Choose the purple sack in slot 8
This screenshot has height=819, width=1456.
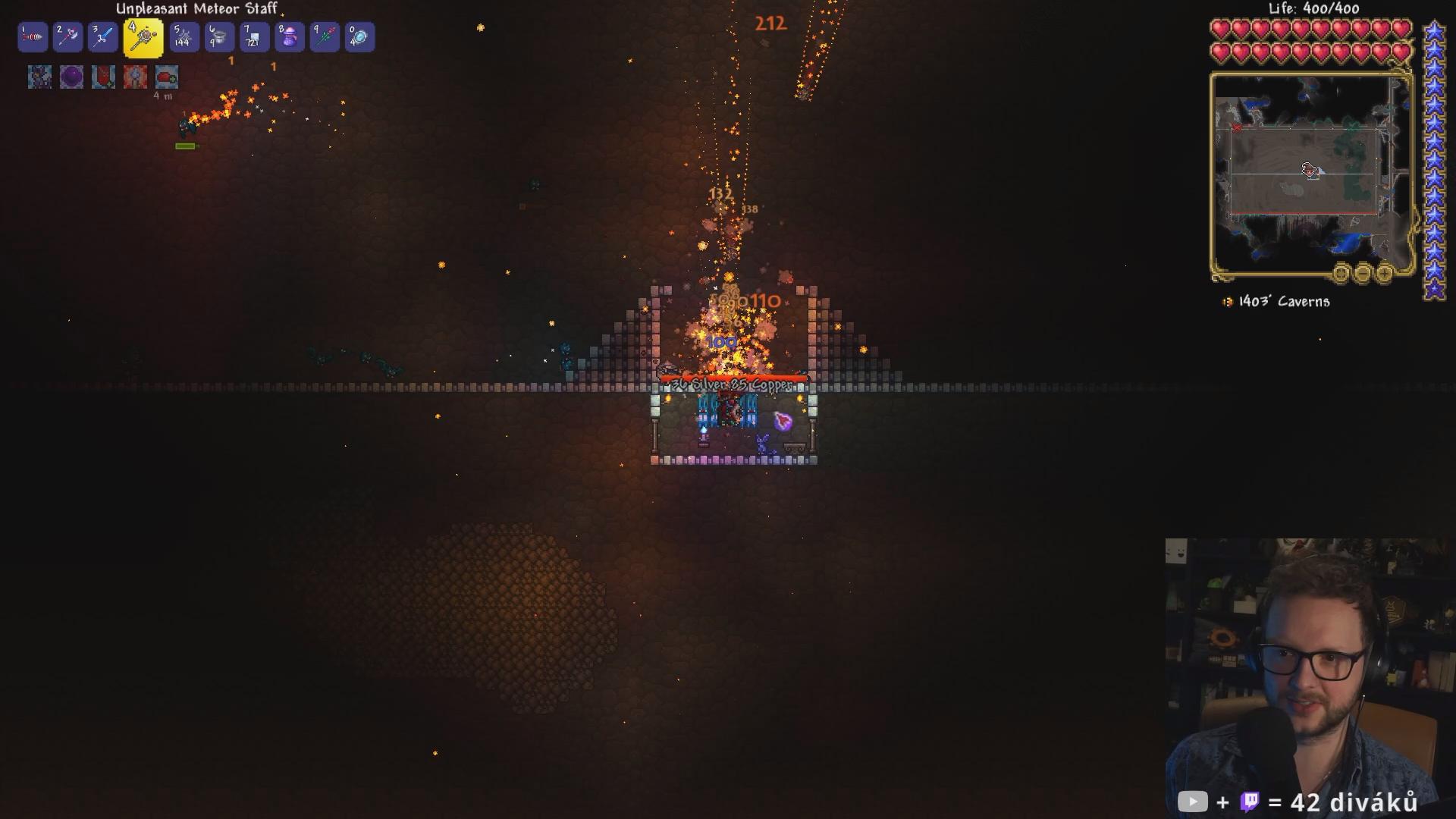click(290, 37)
